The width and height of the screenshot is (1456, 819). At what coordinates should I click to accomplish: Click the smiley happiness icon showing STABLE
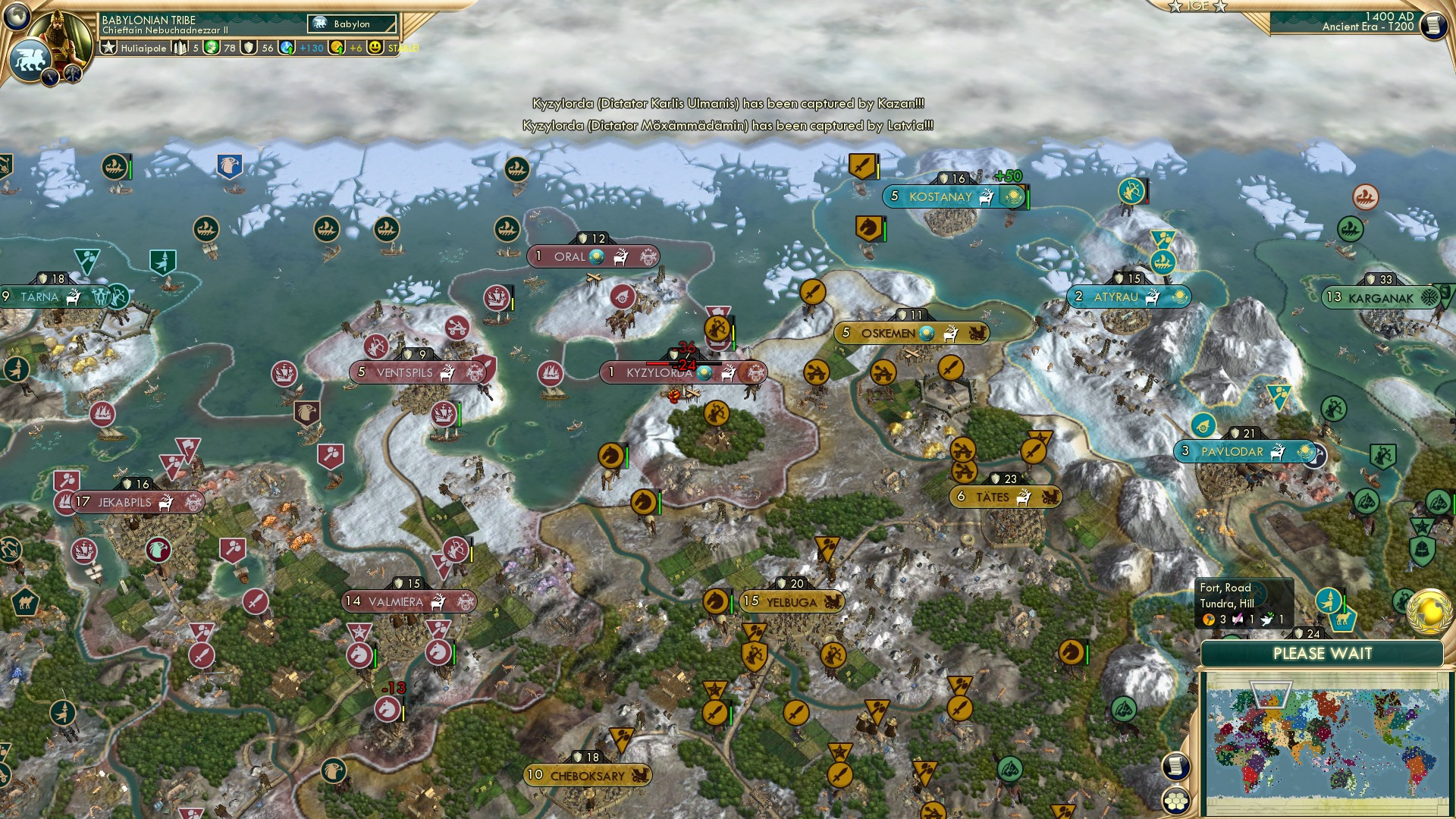(x=374, y=47)
